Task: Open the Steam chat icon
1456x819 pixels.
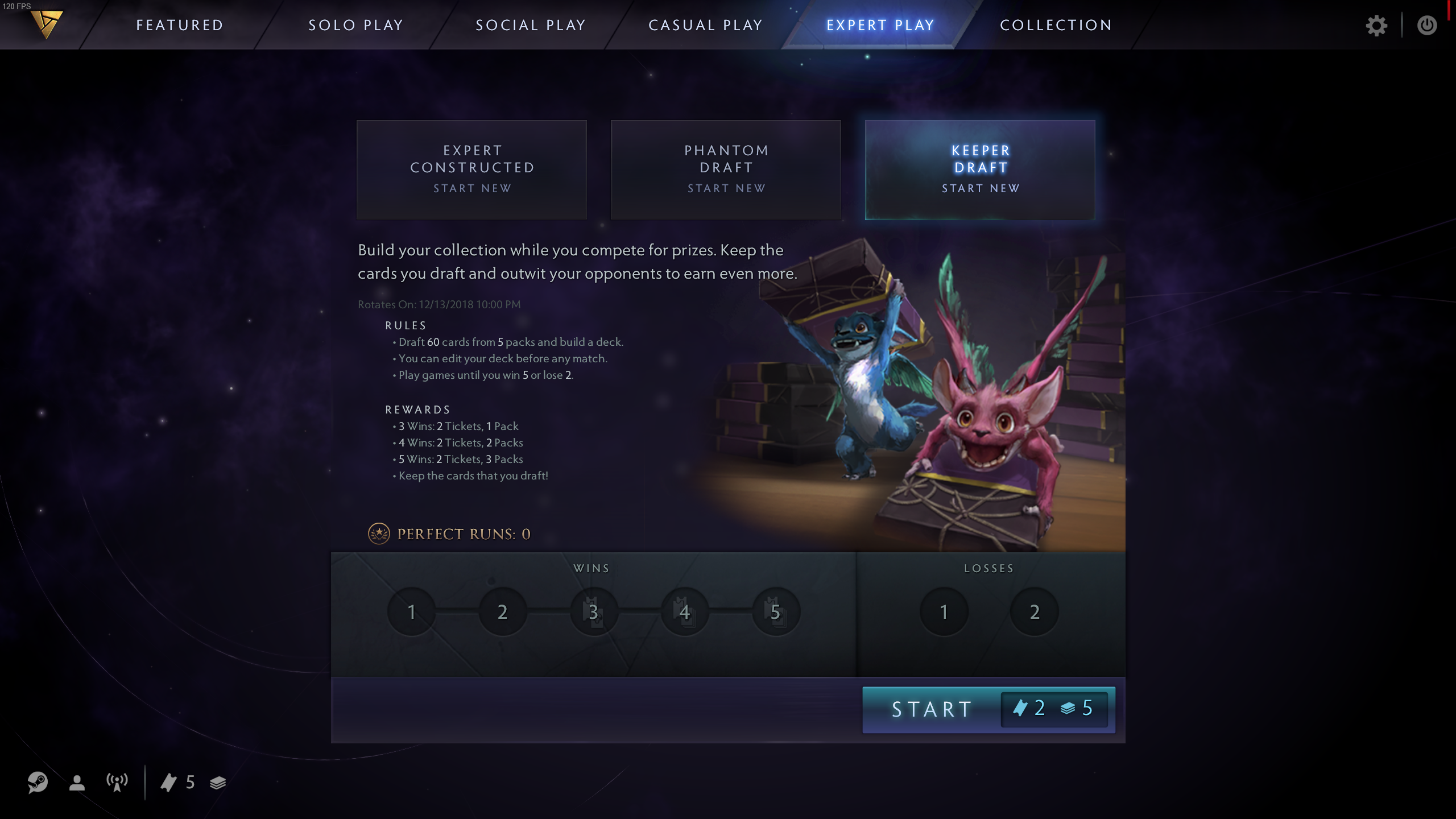Action: pyautogui.click(x=38, y=783)
